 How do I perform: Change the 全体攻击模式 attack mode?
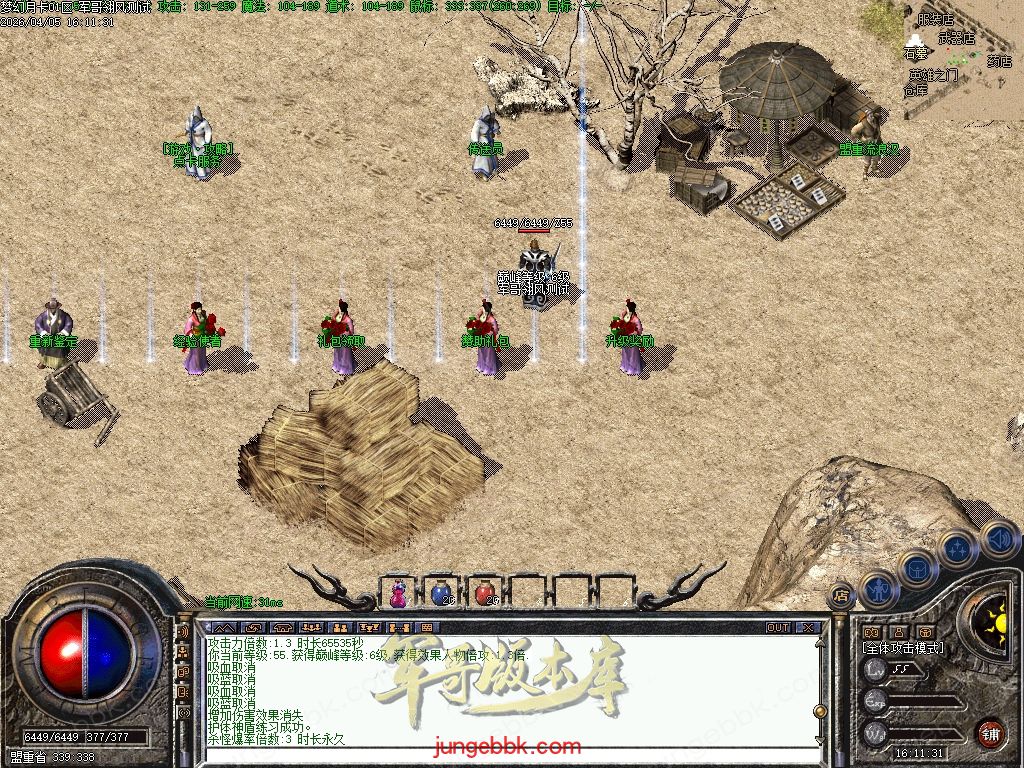click(x=902, y=648)
